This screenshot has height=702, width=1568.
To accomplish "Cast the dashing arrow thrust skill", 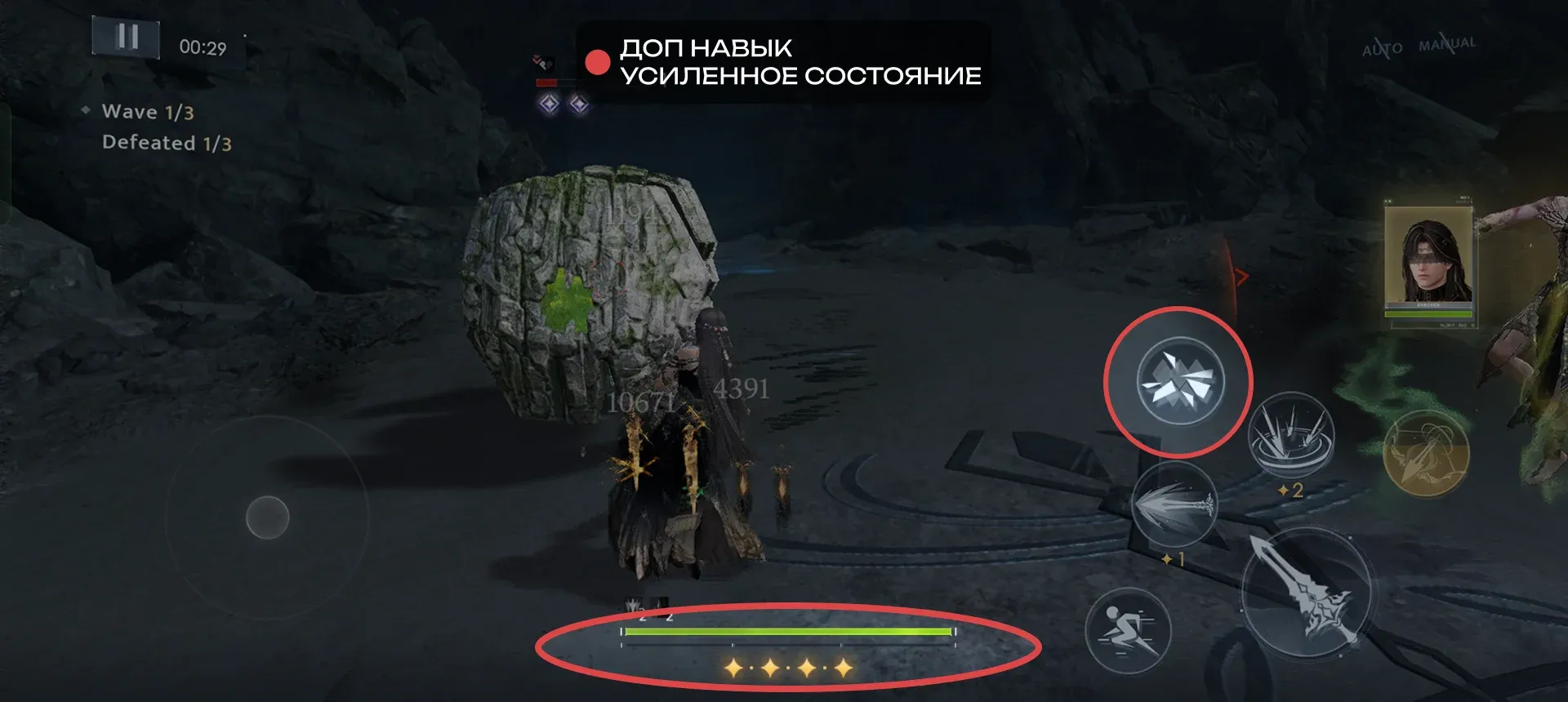I will tap(1174, 506).
